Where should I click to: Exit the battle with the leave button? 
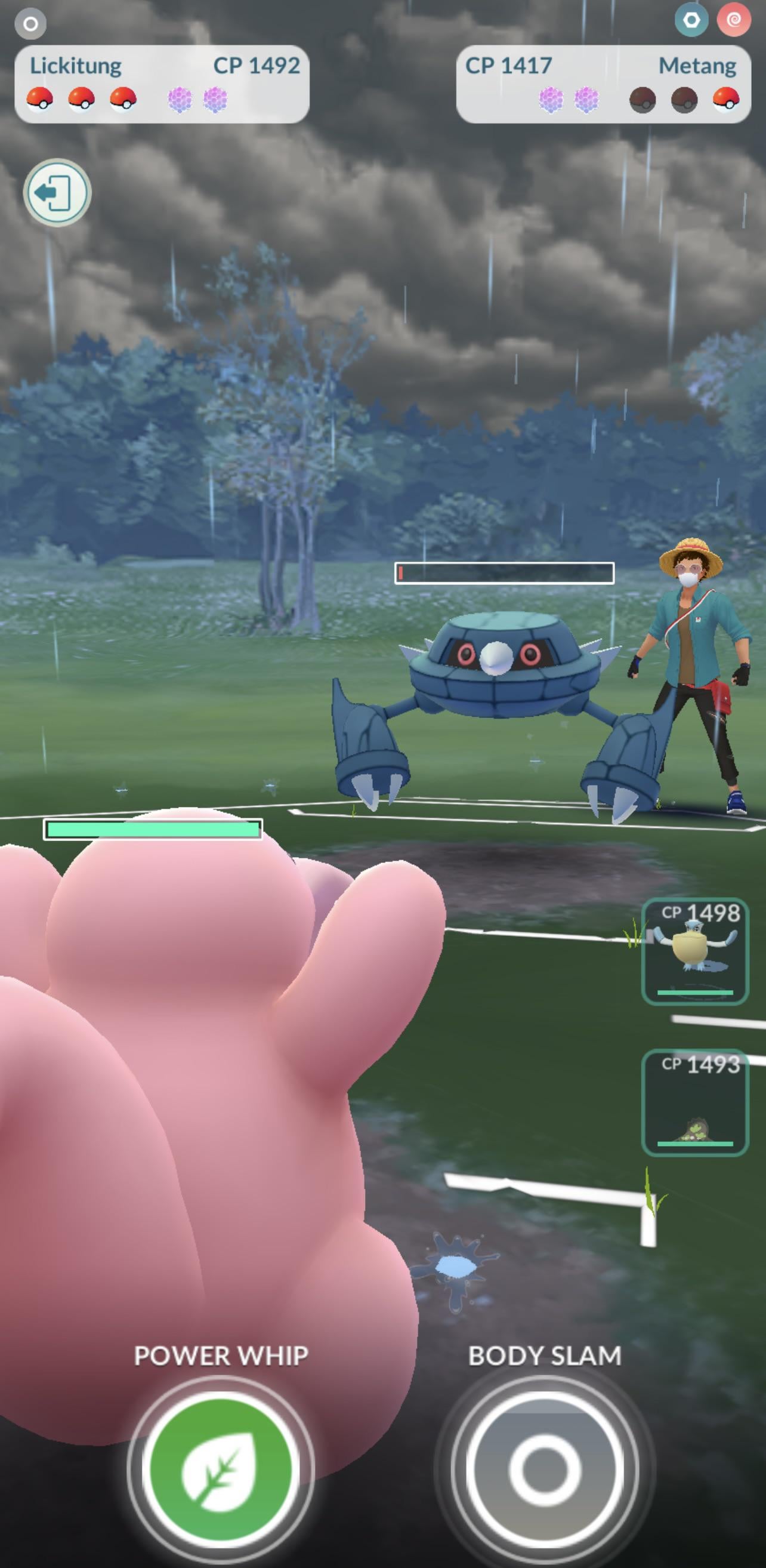pyautogui.click(x=57, y=193)
